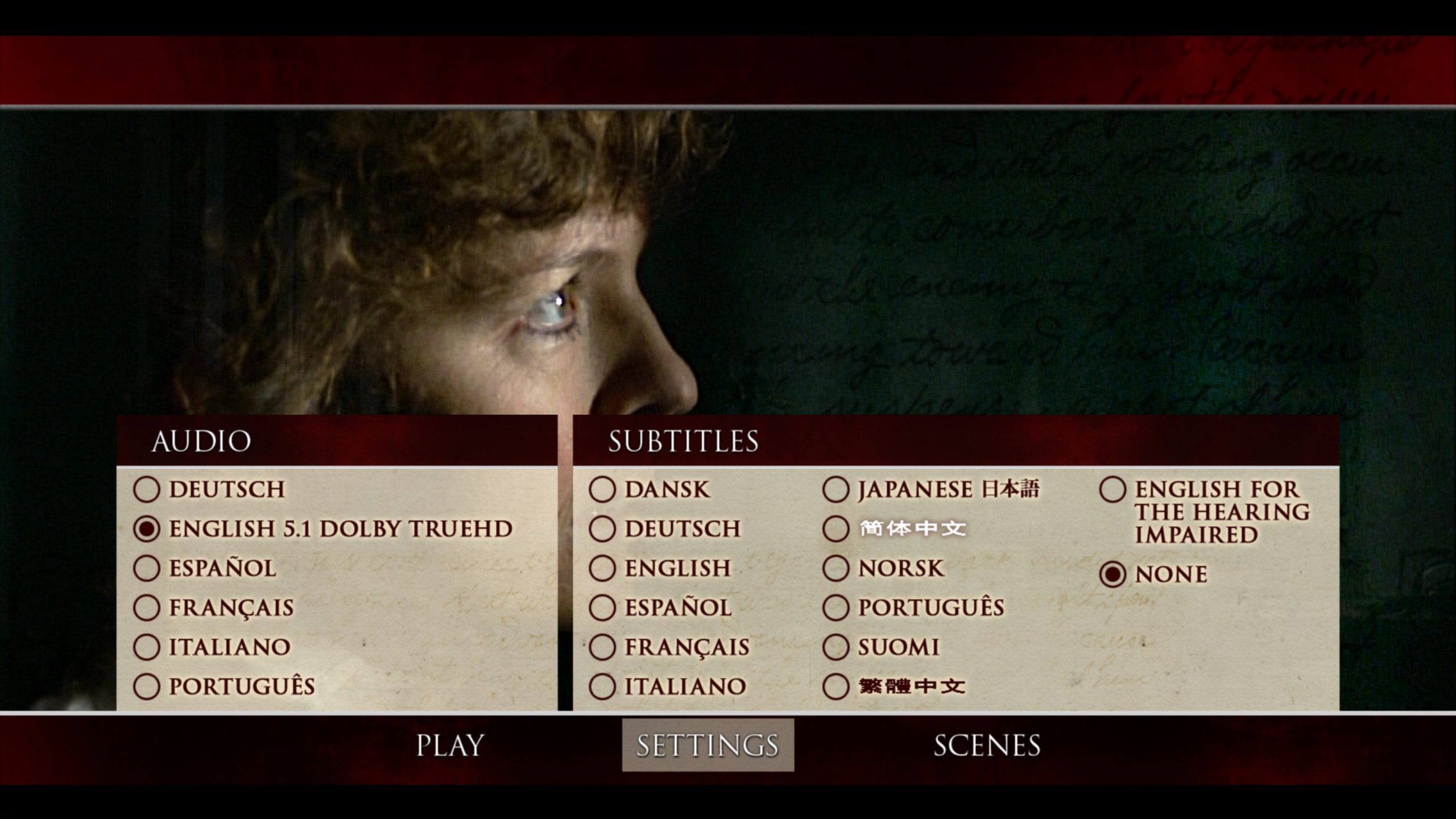Enable Norsk subtitles

click(x=836, y=568)
